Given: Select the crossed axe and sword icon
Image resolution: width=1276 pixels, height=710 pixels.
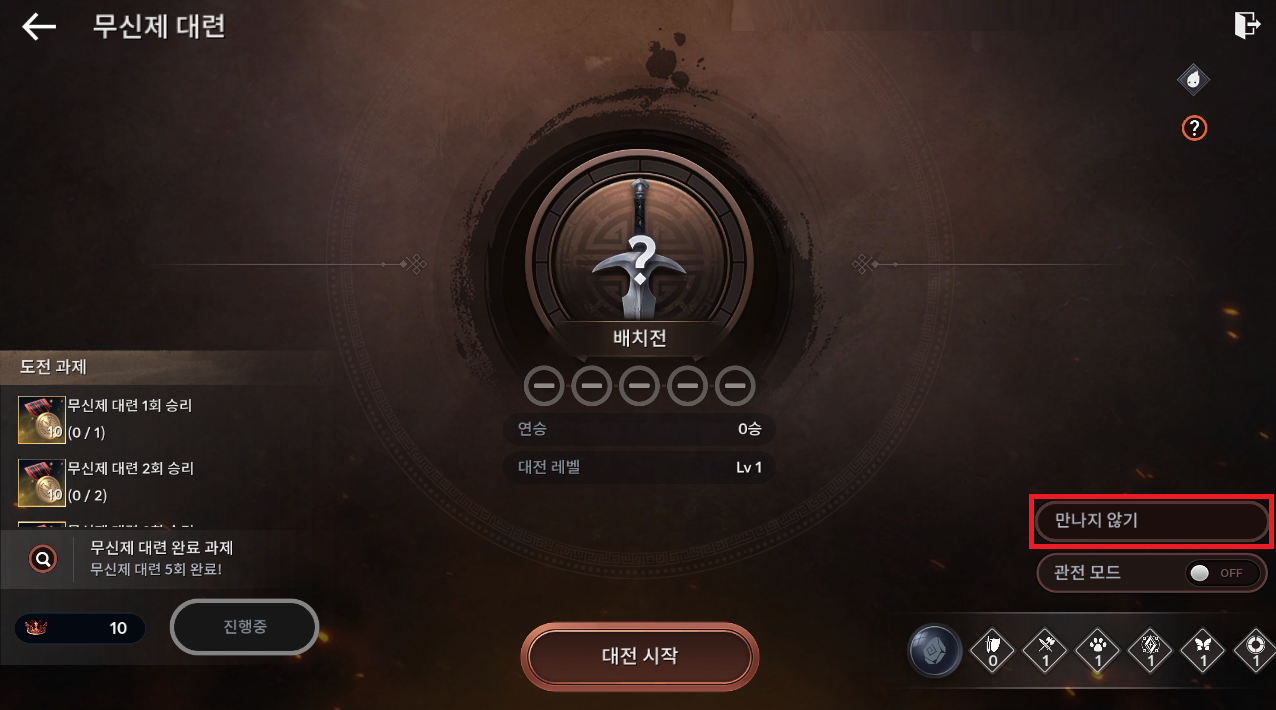Looking at the screenshot, I should pos(1046,652).
